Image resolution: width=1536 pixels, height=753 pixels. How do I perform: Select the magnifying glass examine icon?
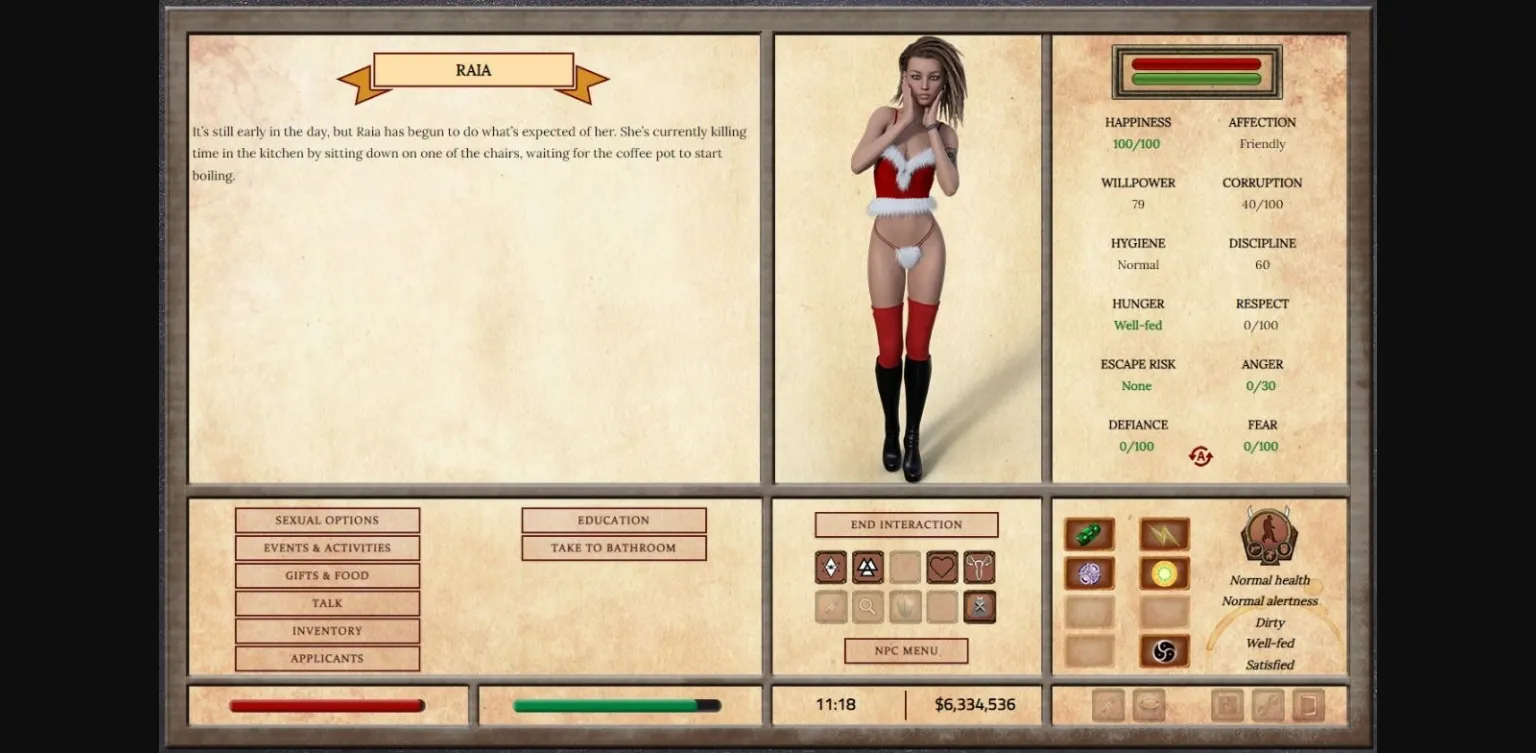coord(868,606)
